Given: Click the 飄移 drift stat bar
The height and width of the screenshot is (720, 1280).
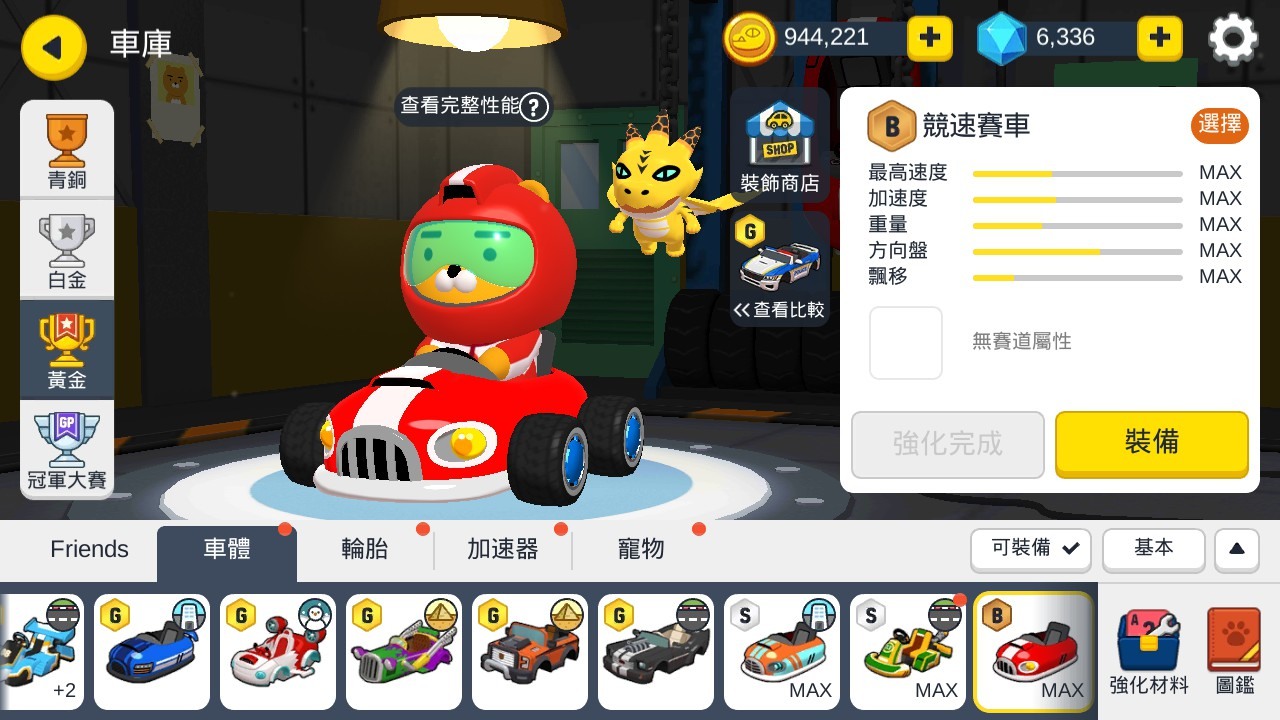Looking at the screenshot, I should point(1077,277).
